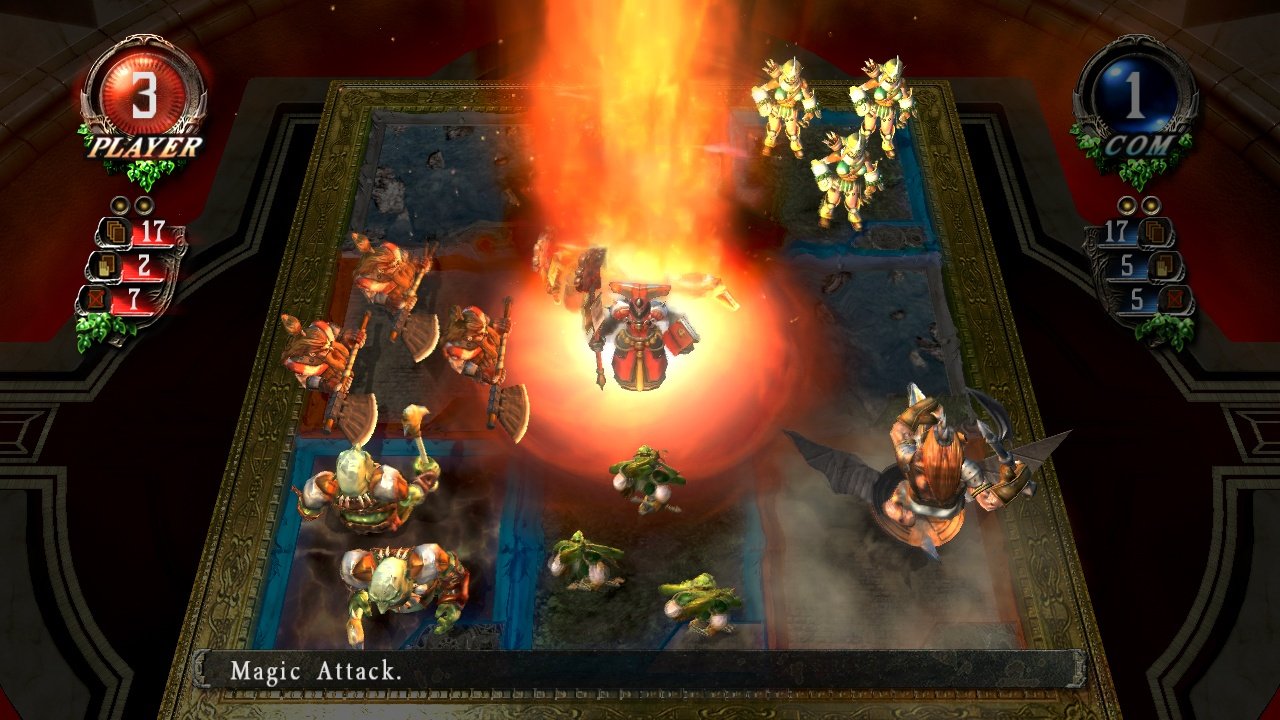The width and height of the screenshot is (1280, 720).
Task: Toggle the right mana orb under the Player emblem
Action: [x=144, y=205]
